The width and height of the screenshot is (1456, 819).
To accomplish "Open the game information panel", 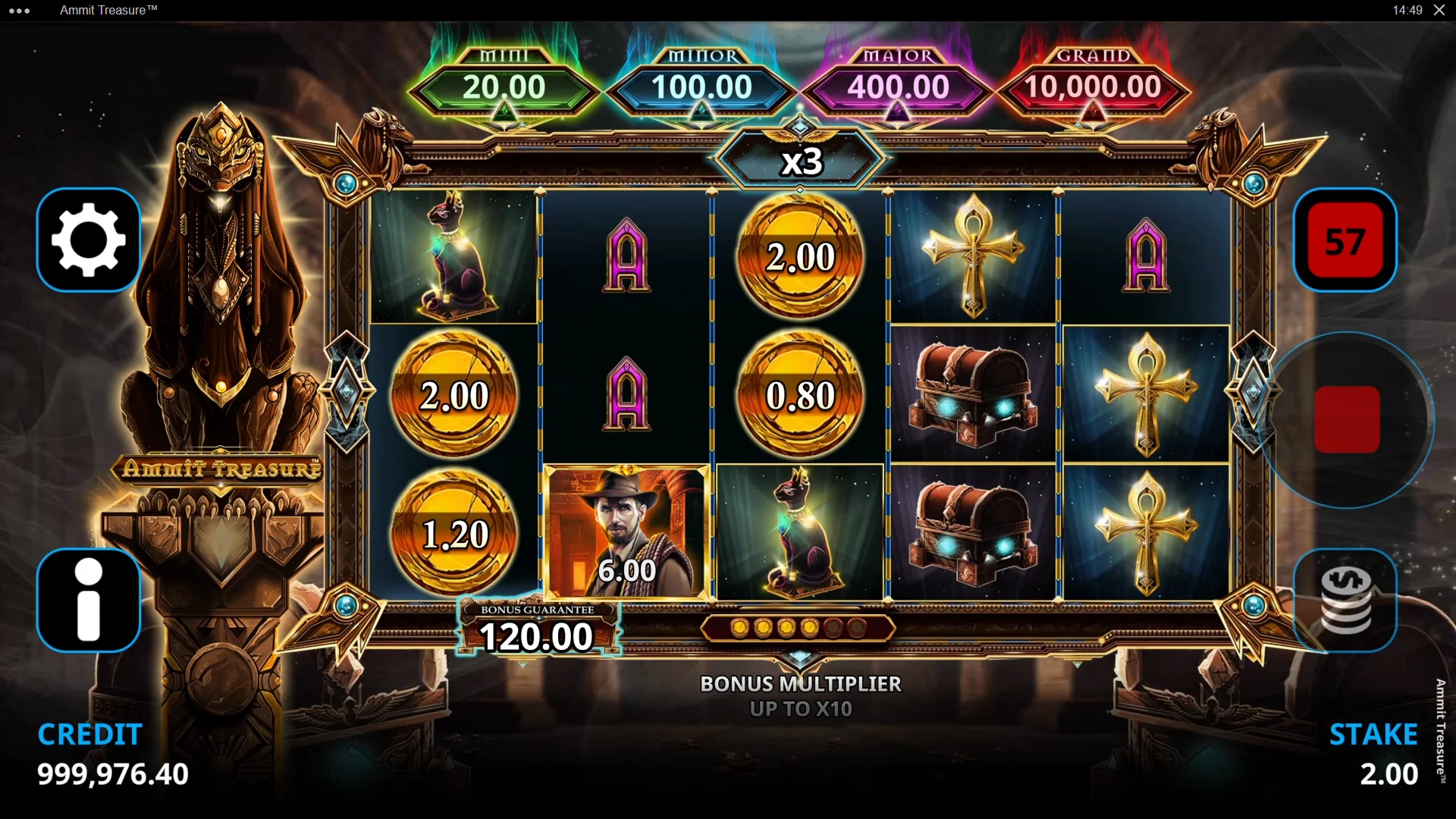I will (x=89, y=600).
